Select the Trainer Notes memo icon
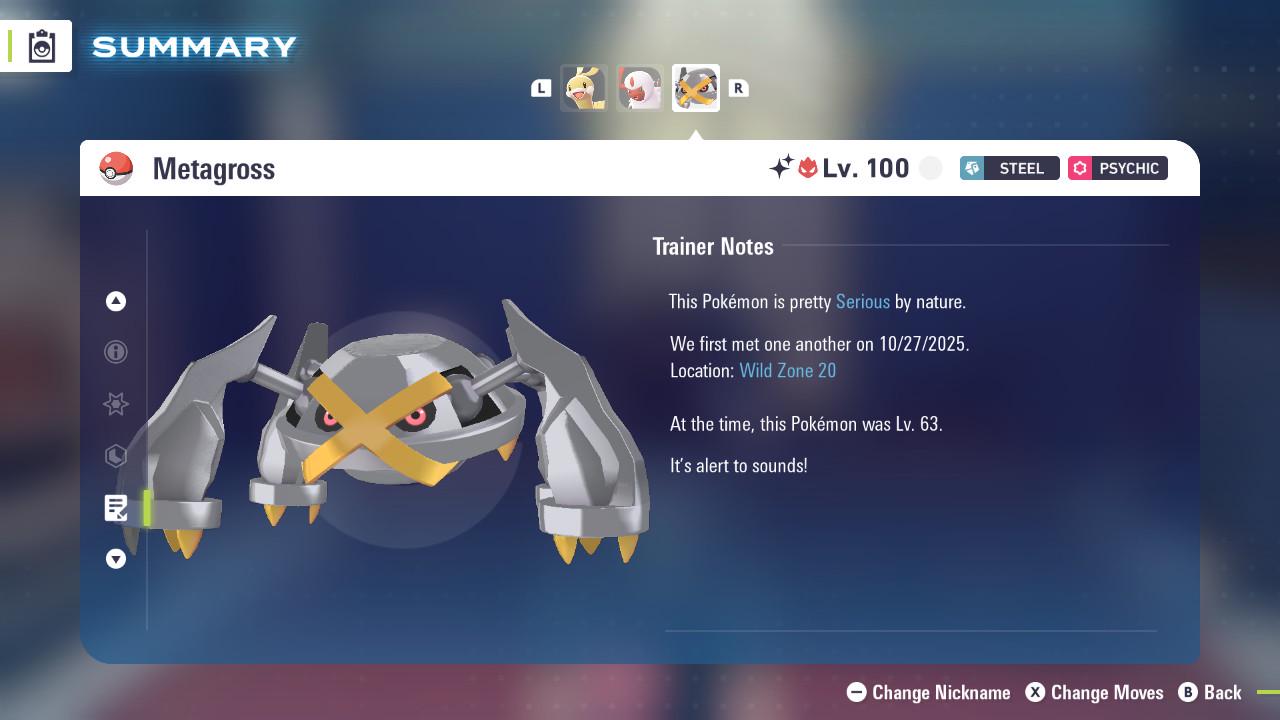 116,508
